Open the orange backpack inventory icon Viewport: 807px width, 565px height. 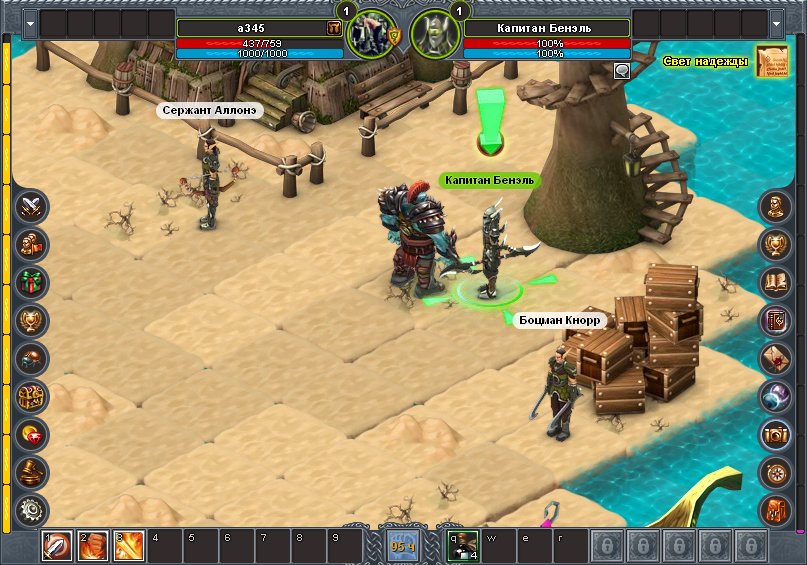tap(774, 510)
